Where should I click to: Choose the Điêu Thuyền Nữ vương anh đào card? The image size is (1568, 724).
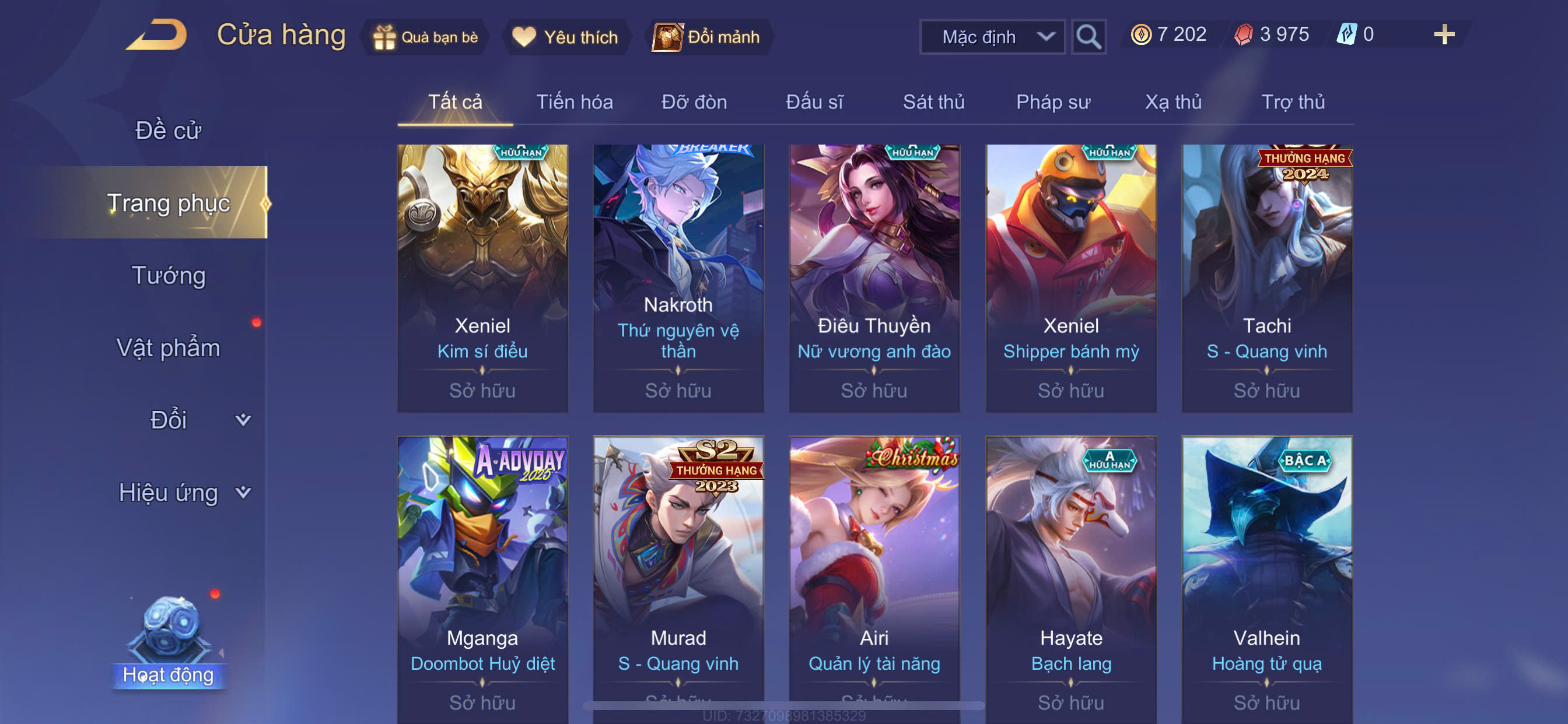click(874, 278)
